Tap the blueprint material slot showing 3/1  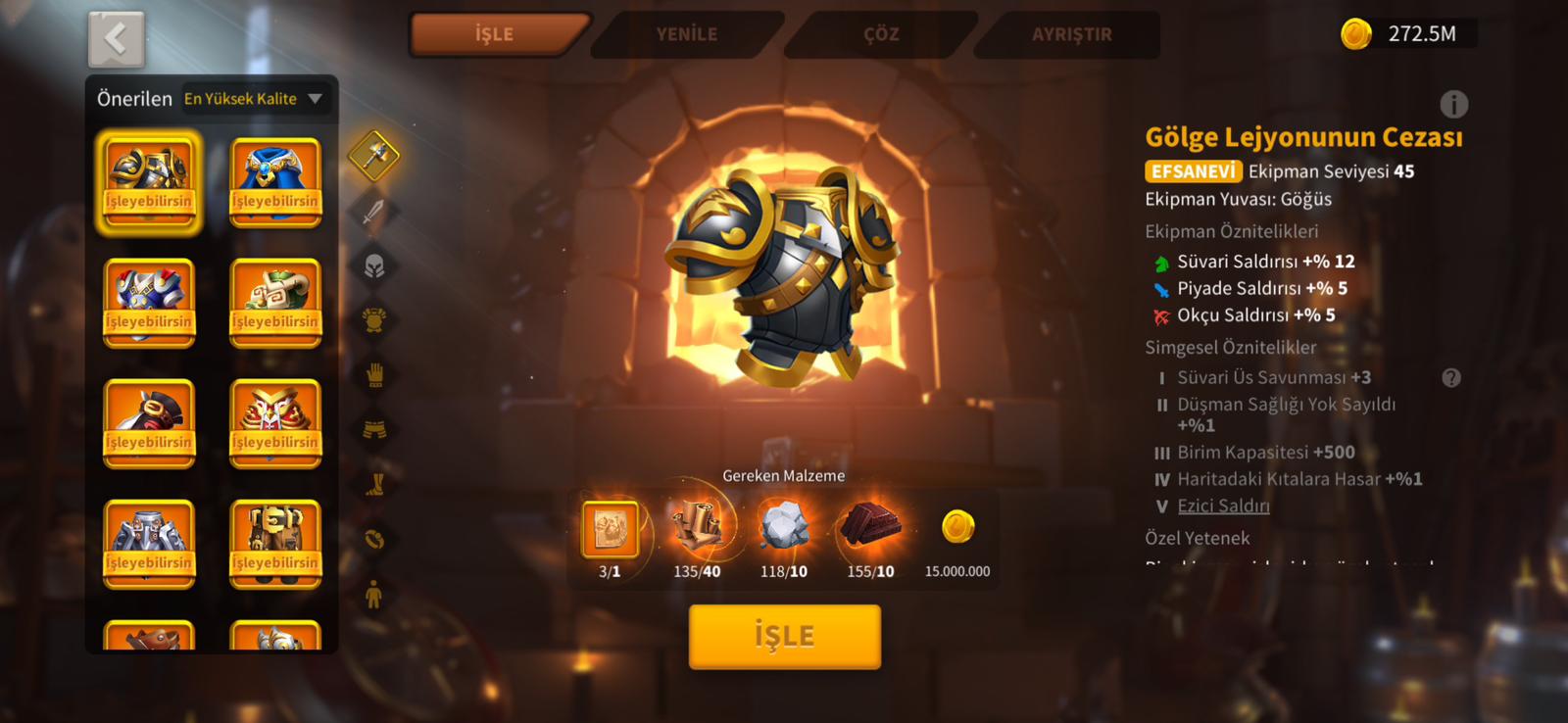[610, 530]
